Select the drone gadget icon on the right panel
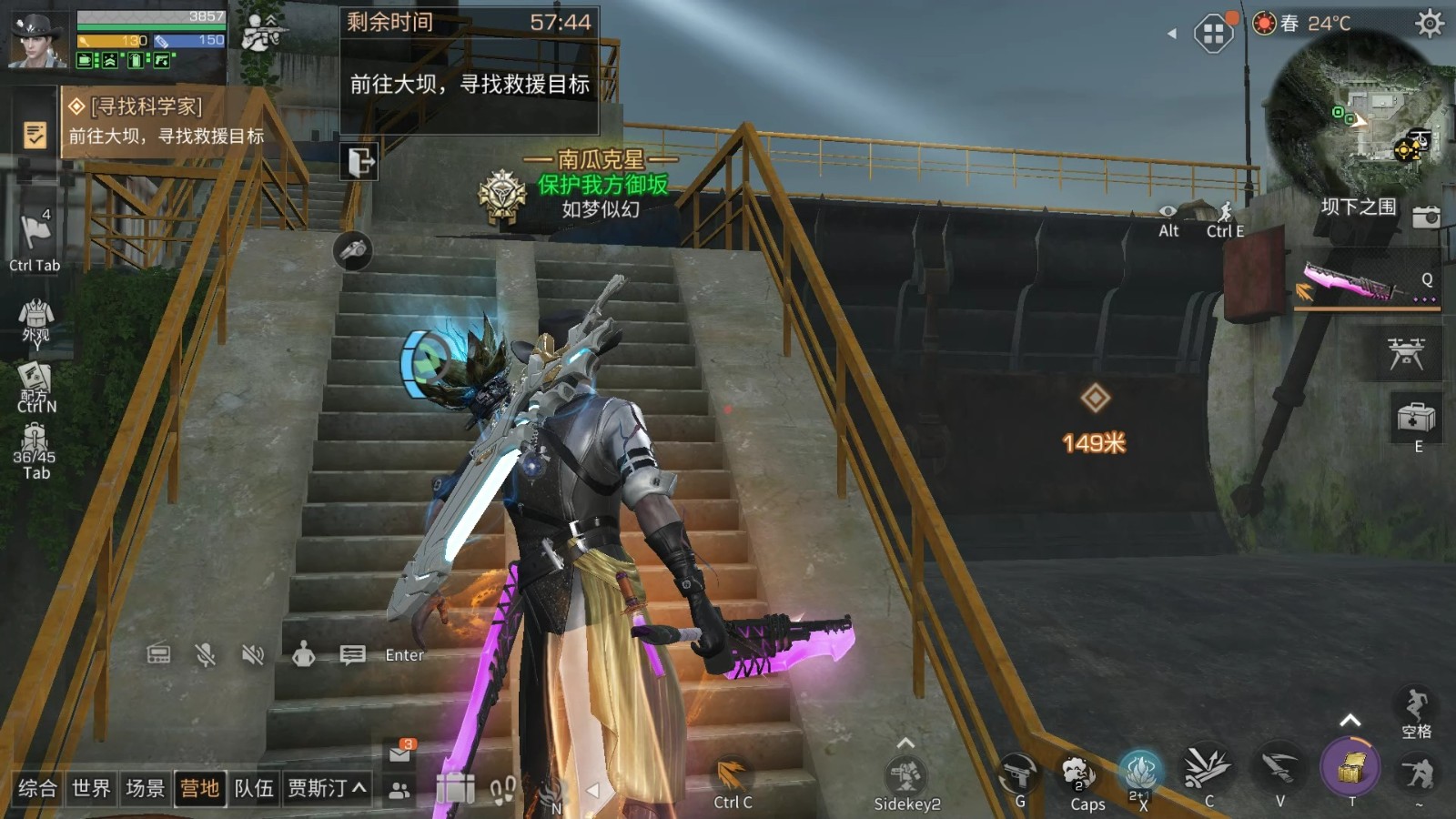 [x=1407, y=354]
